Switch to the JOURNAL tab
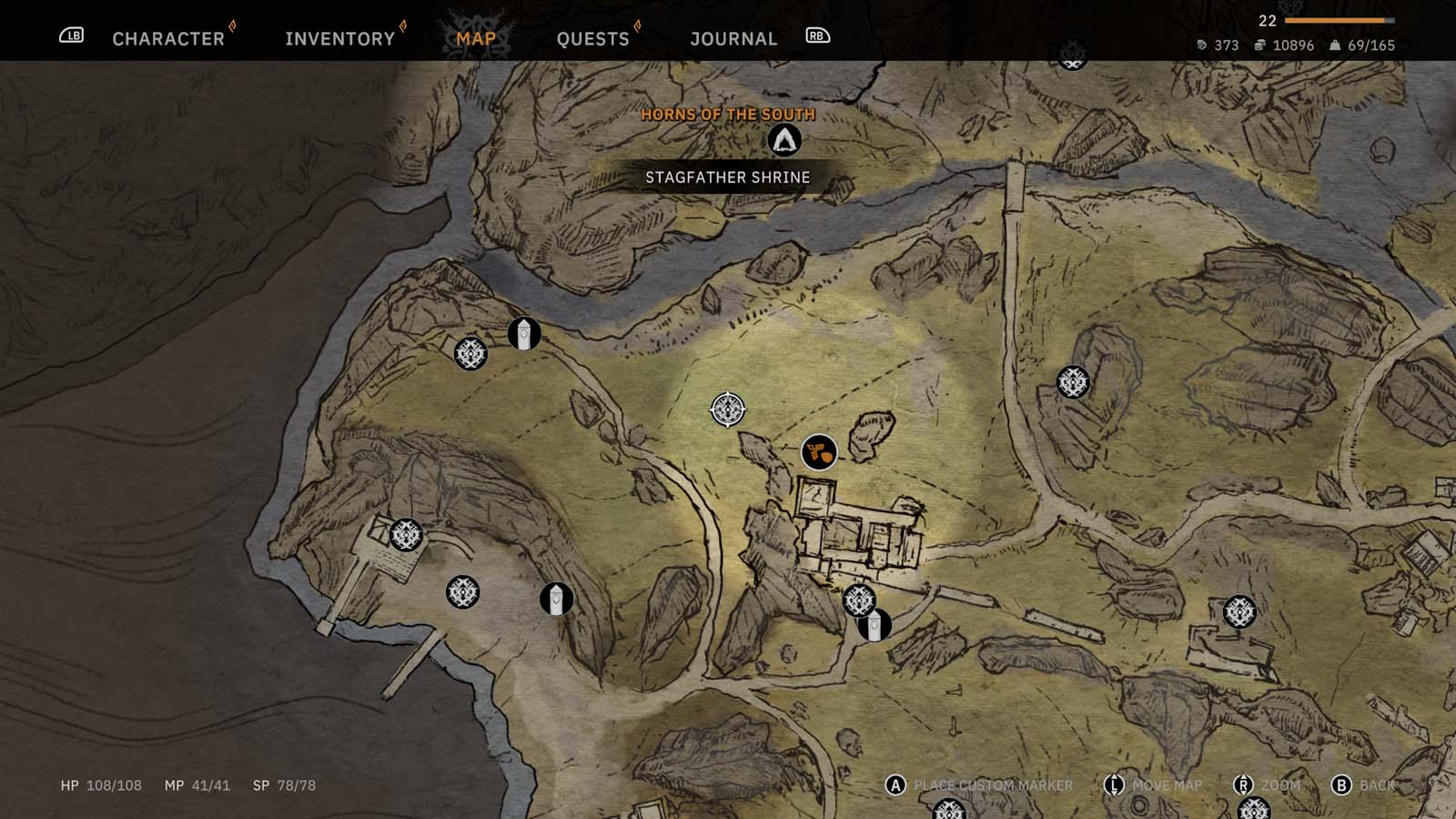The image size is (1456, 819). click(733, 38)
